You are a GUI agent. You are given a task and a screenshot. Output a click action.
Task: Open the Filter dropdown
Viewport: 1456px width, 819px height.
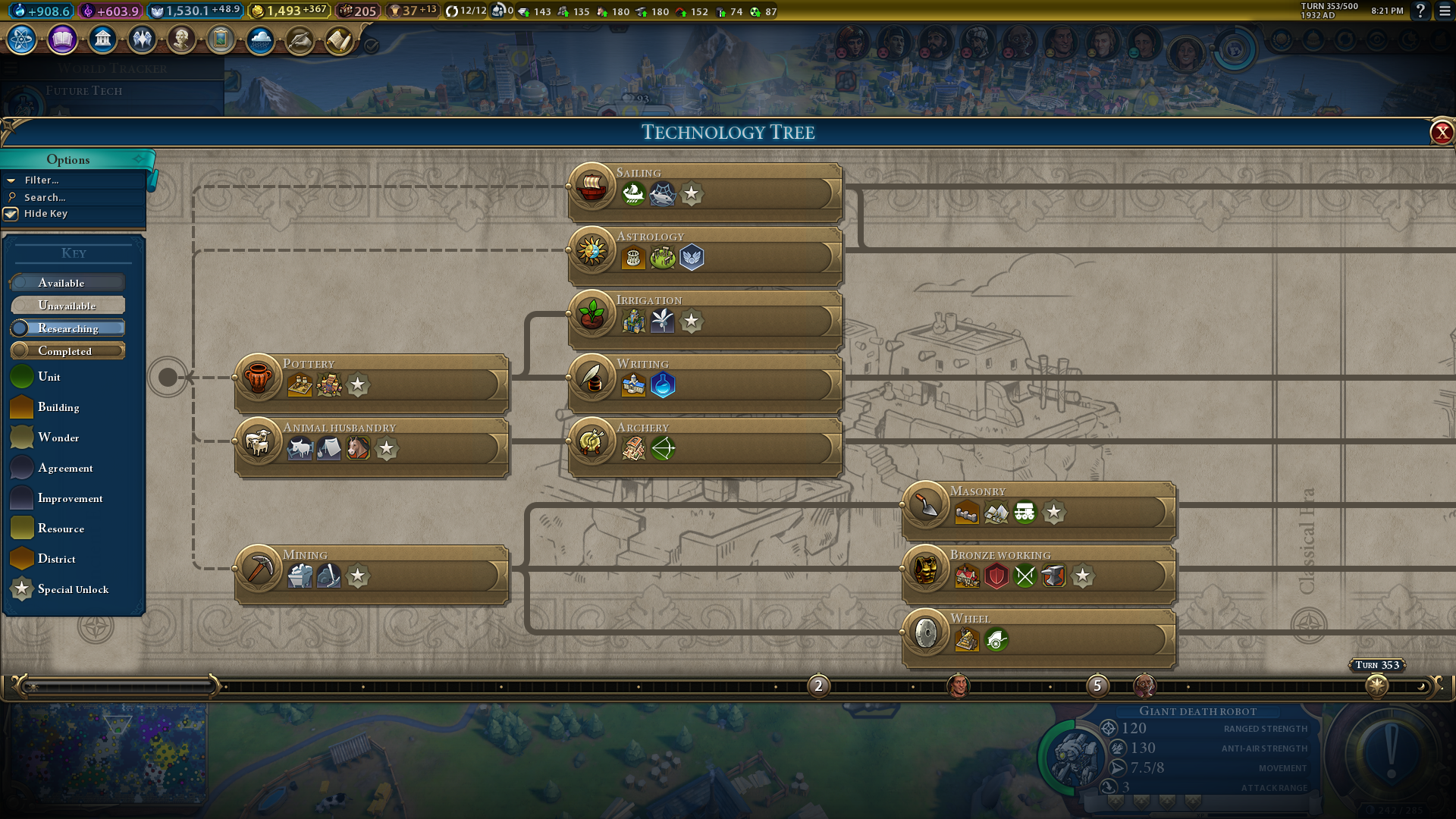(x=42, y=180)
